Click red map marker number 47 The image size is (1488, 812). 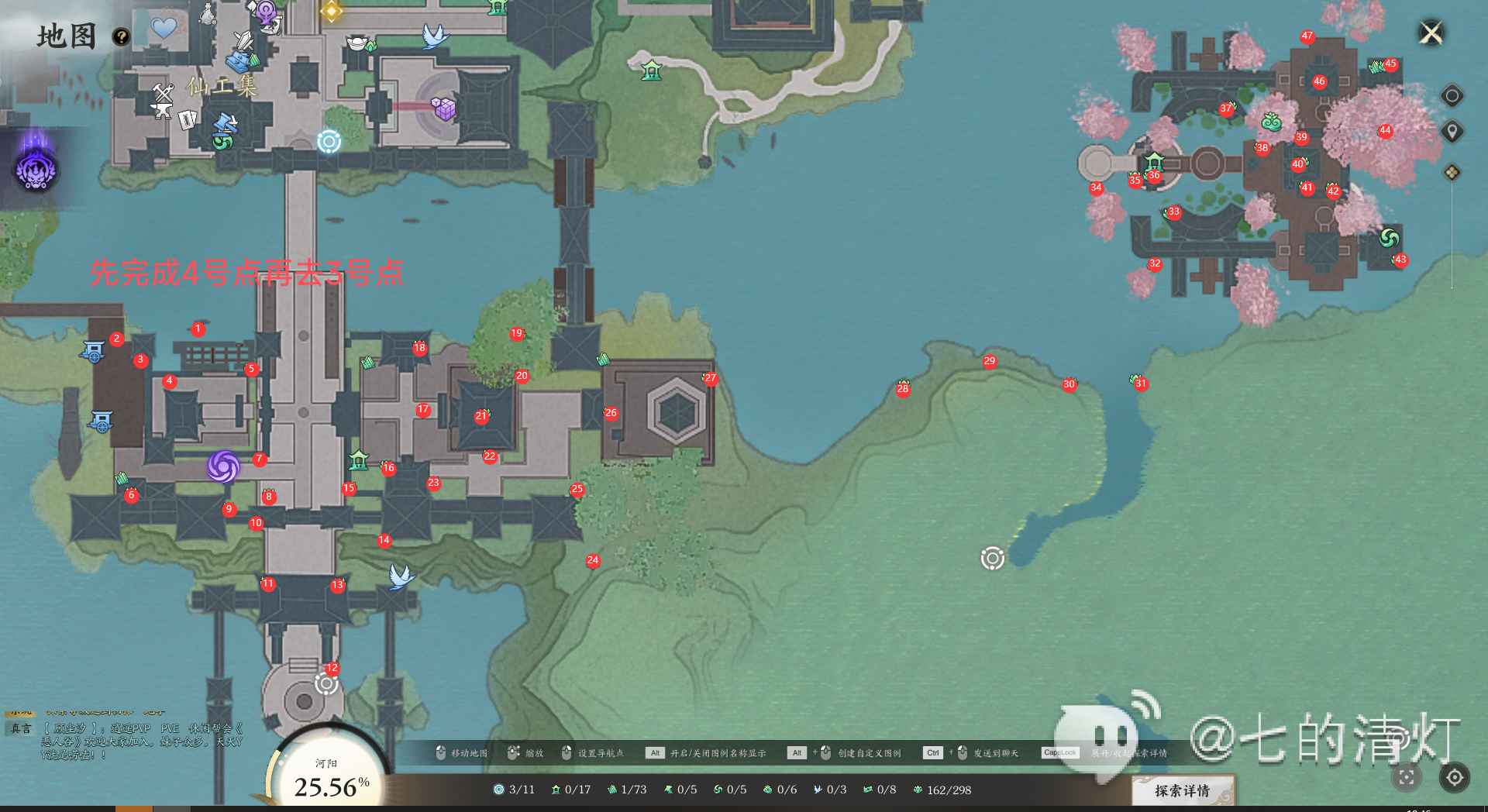click(x=1307, y=36)
